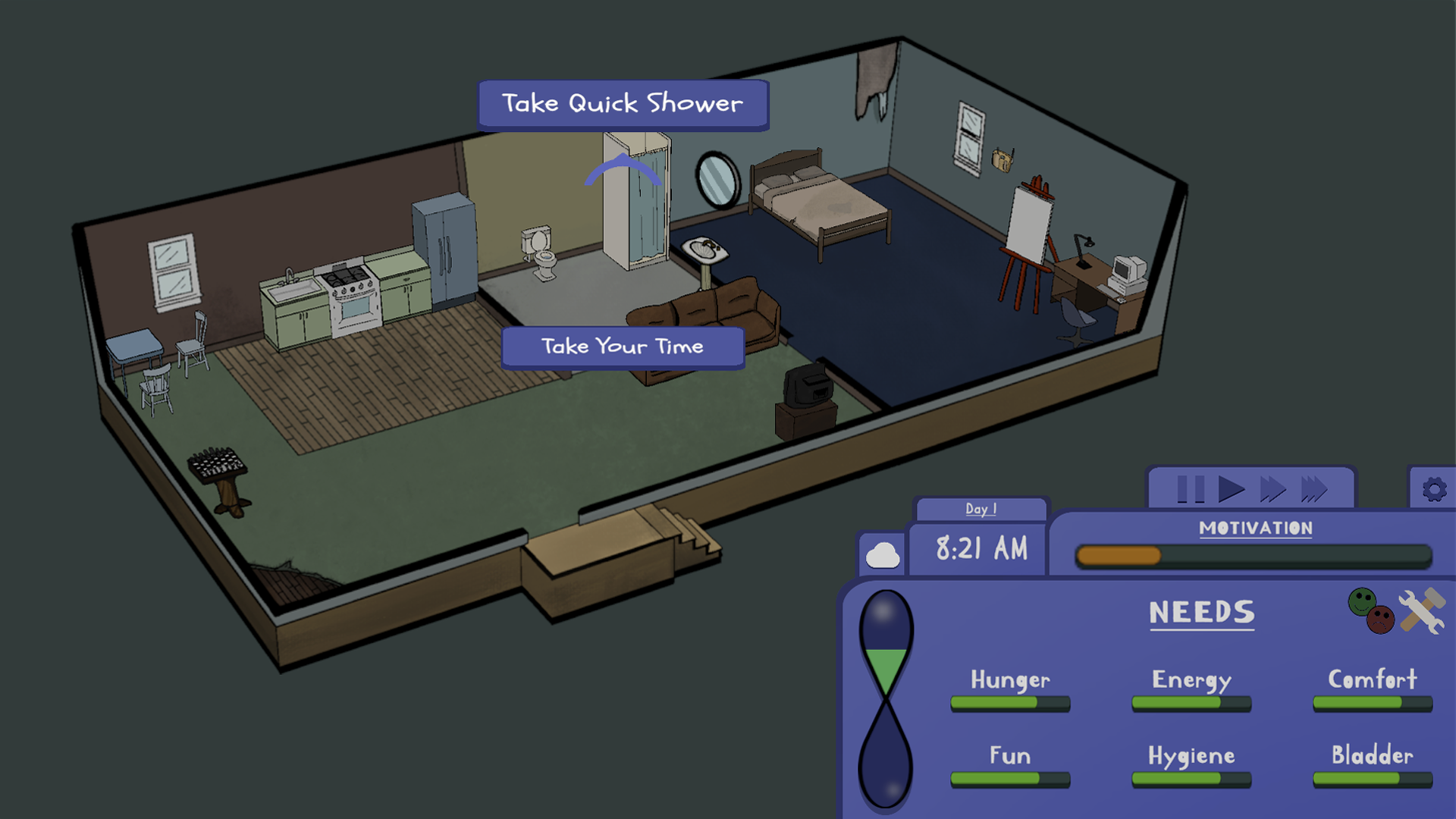Click the Hygiene need bar

[x=1191, y=779]
